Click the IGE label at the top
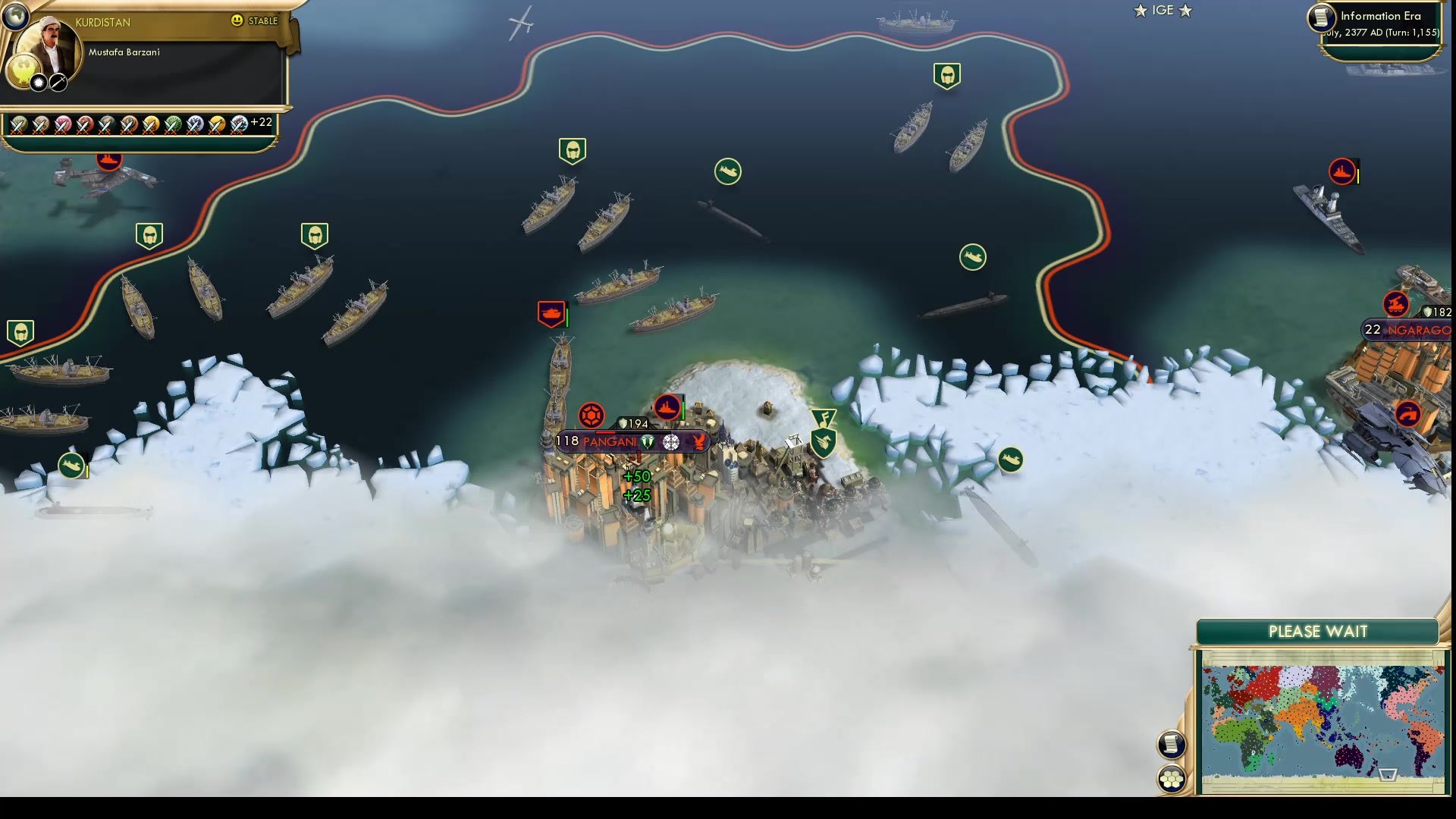Viewport: 1456px width, 819px height. tap(1162, 11)
